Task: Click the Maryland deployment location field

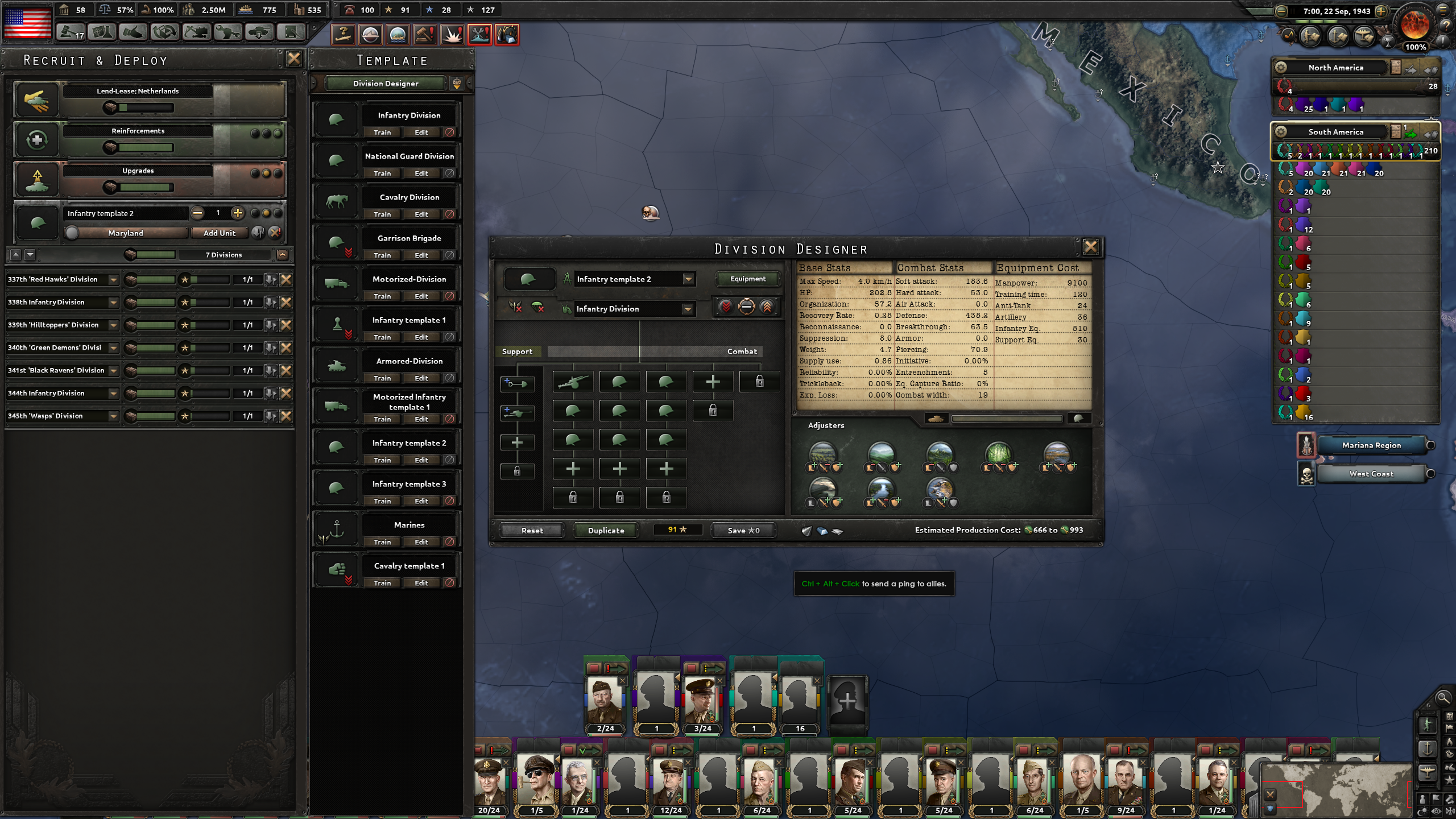Action: point(126,233)
